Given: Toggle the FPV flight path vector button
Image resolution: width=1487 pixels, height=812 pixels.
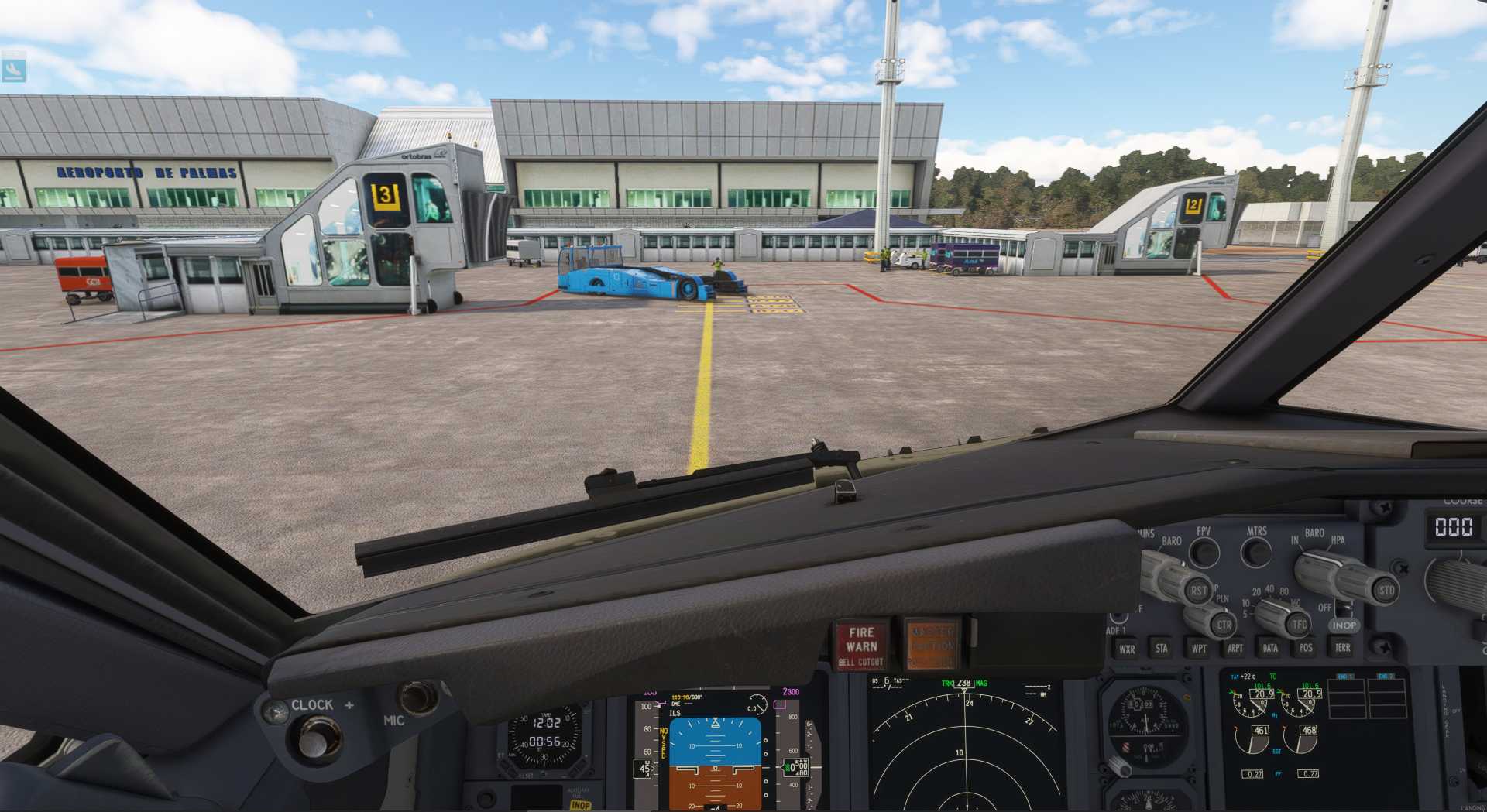Looking at the screenshot, I should pos(1204,552).
